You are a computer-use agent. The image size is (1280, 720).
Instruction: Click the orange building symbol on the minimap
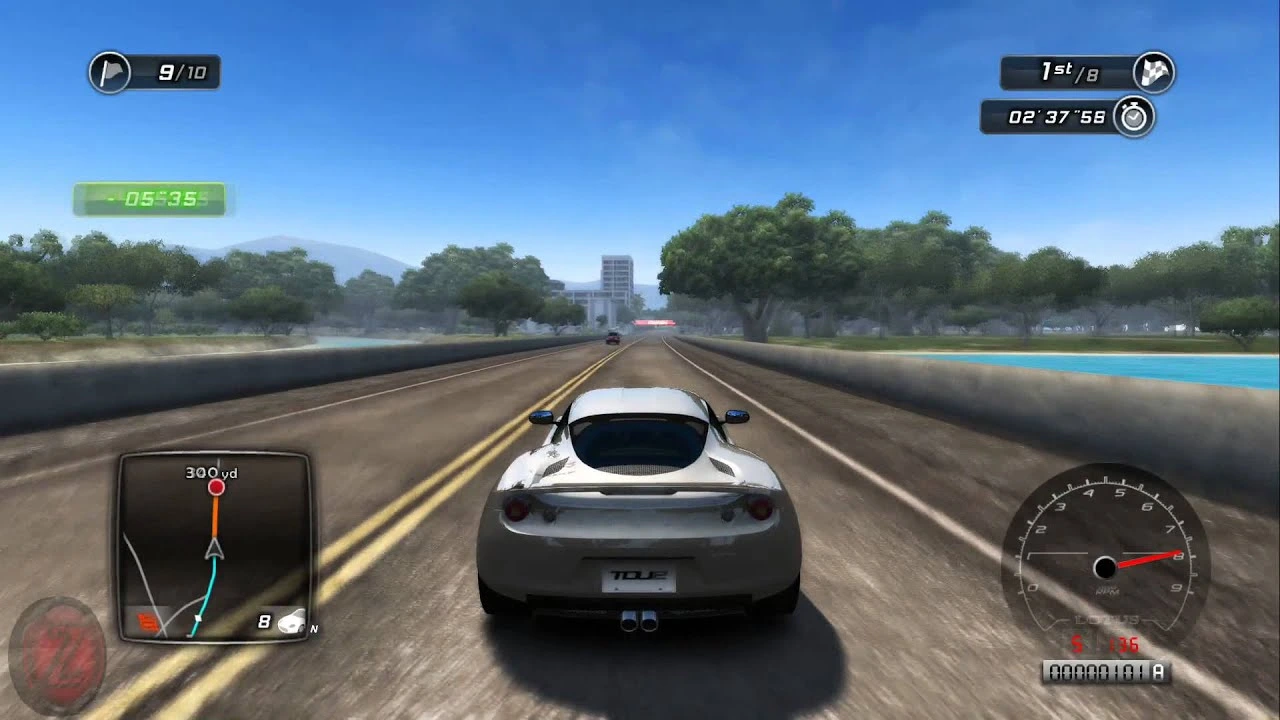[149, 621]
